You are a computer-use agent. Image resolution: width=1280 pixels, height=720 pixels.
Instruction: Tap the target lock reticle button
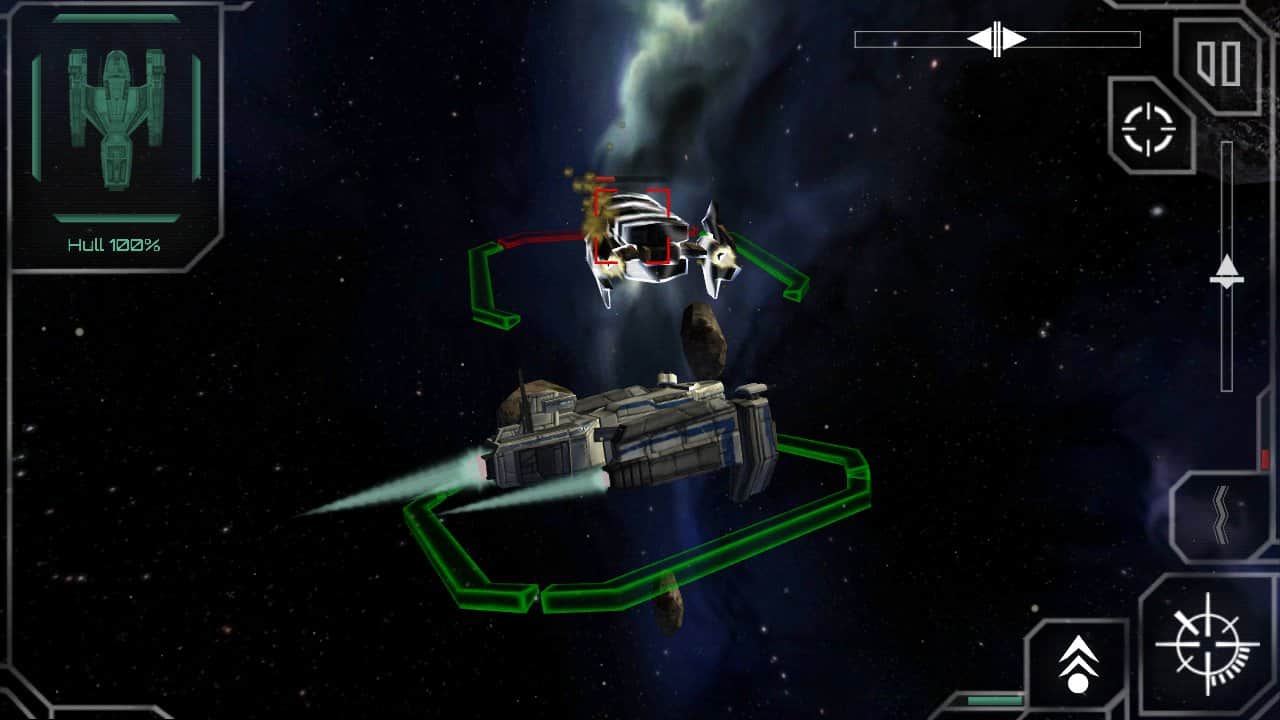(x=1148, y=128)
